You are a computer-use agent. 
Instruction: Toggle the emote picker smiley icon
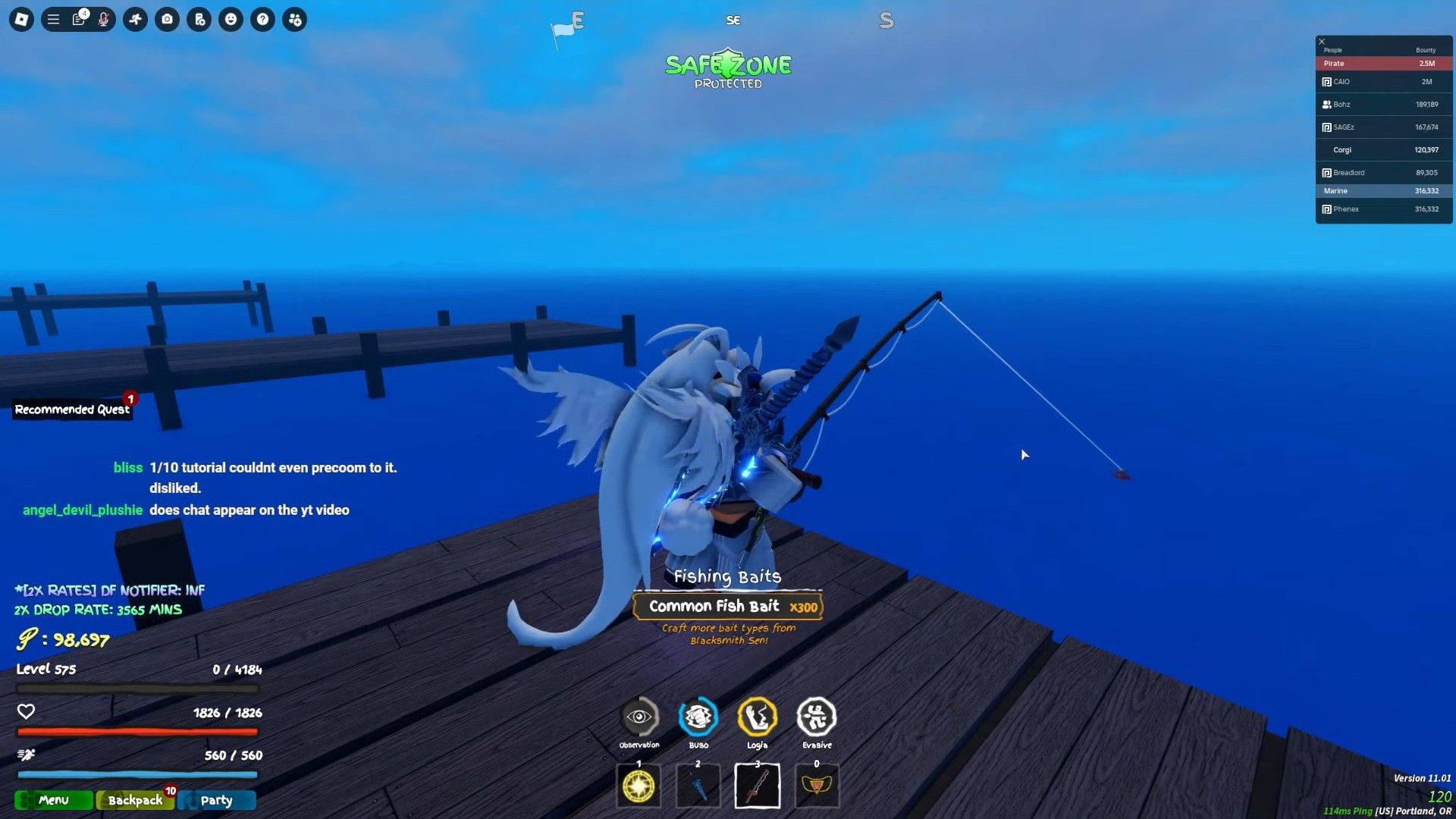(231, 20)
